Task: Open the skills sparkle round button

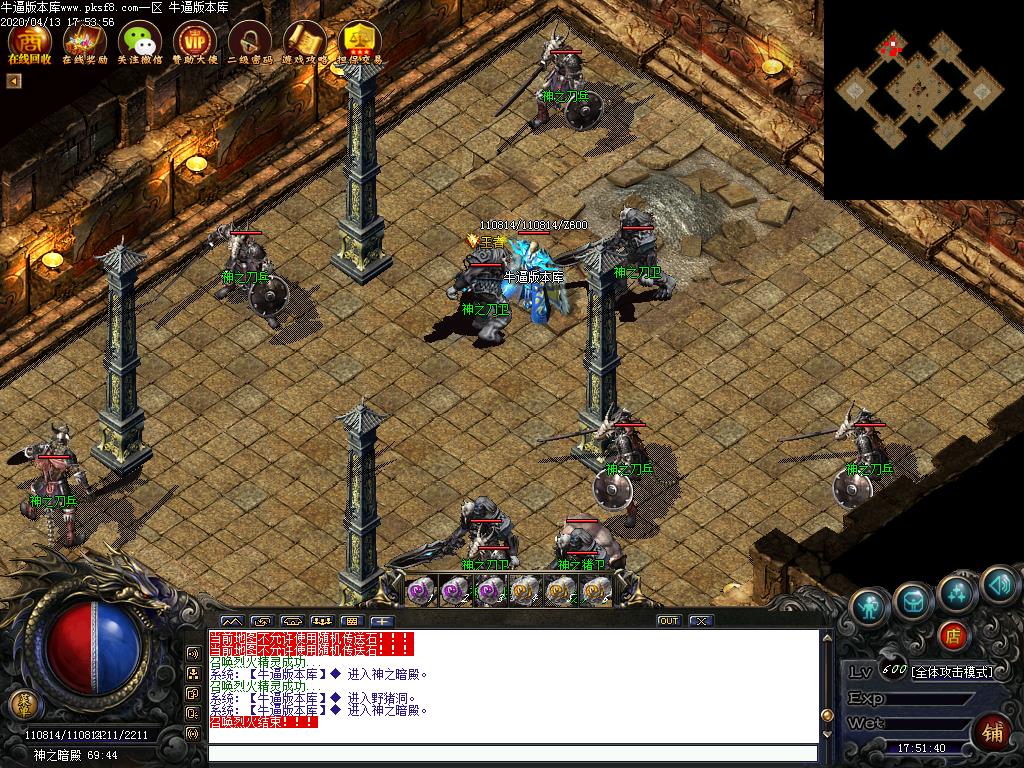Action: (957, 593)
